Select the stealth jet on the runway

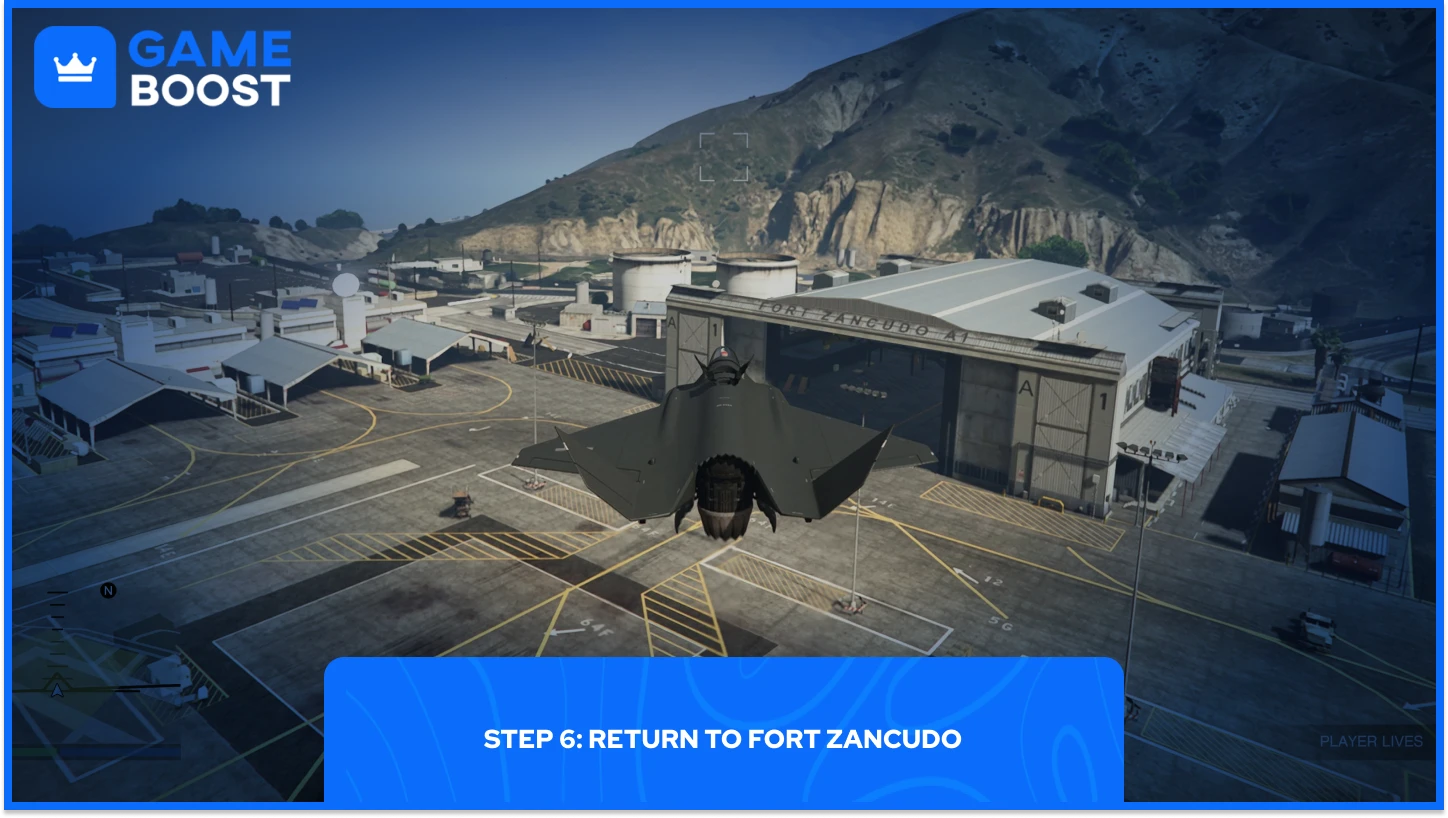(720, 450)
